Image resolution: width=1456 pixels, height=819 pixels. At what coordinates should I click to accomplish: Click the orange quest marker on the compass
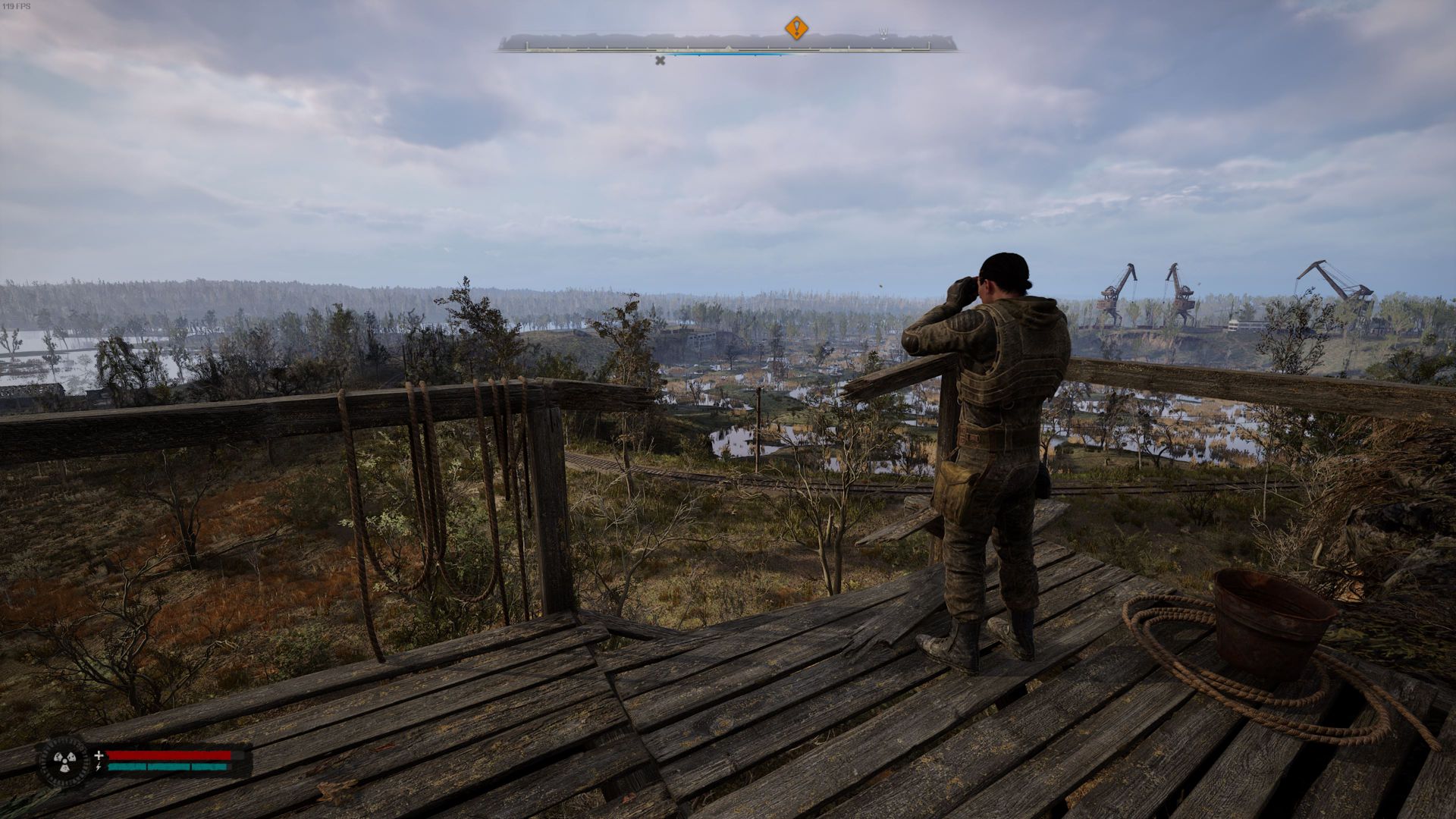(x=795, y=29)
